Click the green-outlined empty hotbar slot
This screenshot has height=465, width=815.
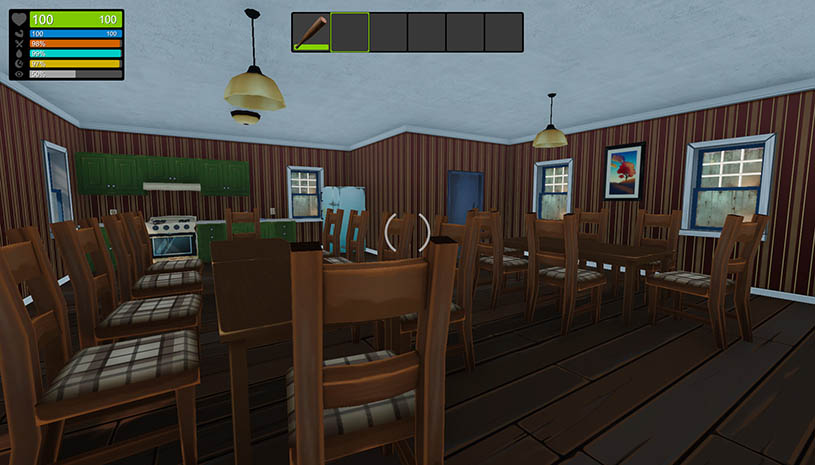(350, 32)
